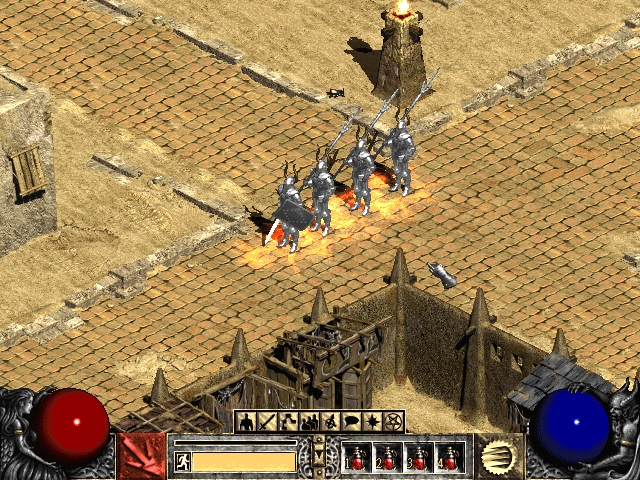Use the red potion in belt slot 3
640x480 pixels.
(x=419, y=458)
